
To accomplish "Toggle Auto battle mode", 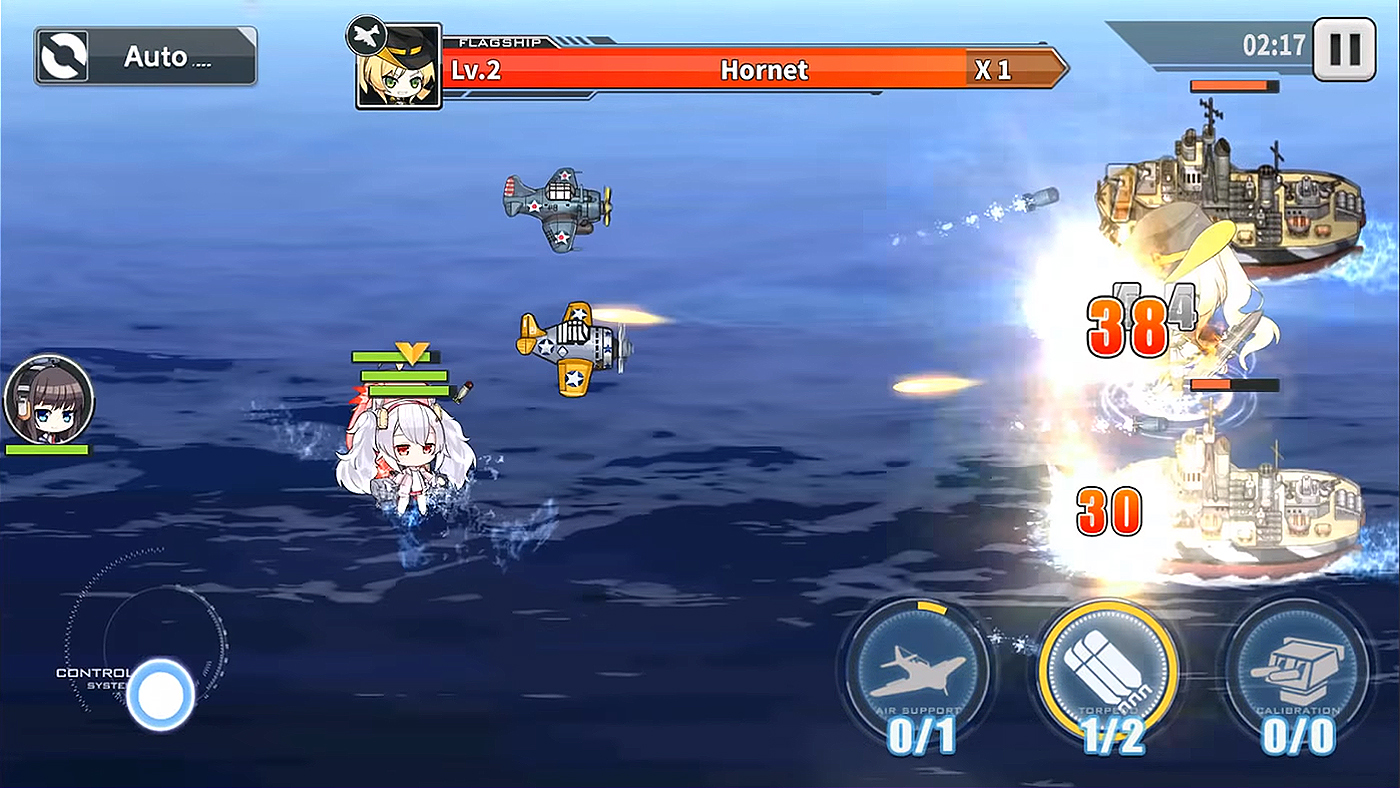I will [143, 55].
